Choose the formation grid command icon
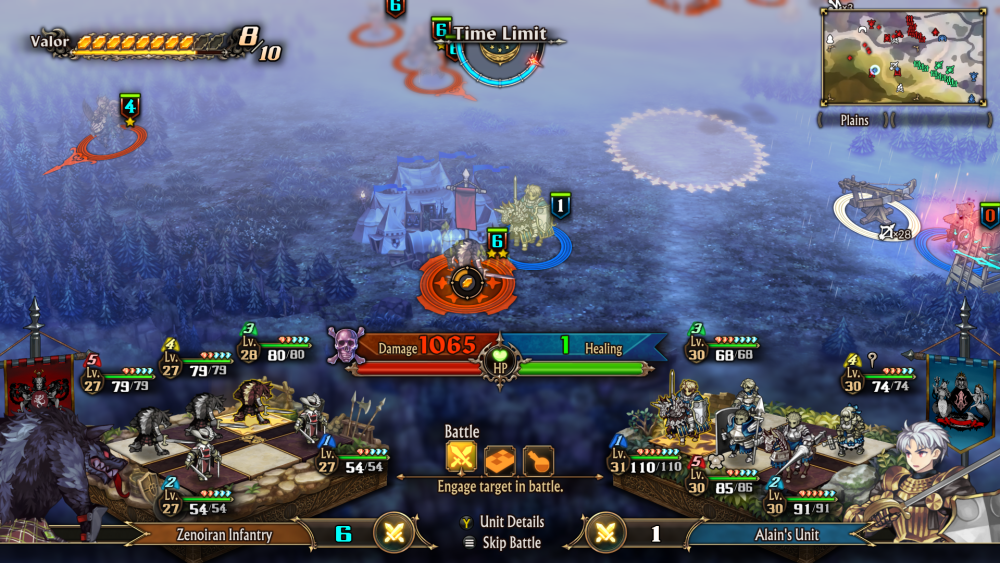1000x563 pixels. point(500,459)
